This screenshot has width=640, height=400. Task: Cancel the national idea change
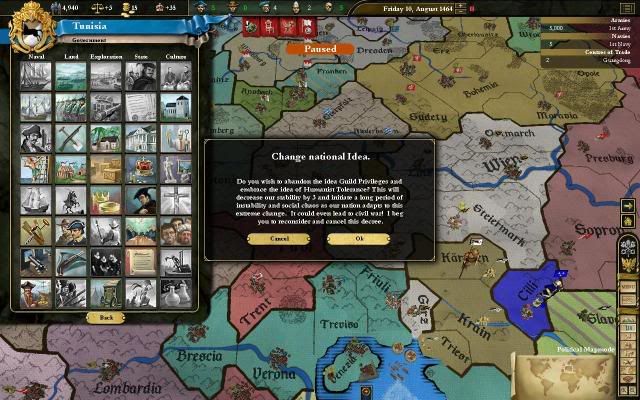(x=279, y=239)
